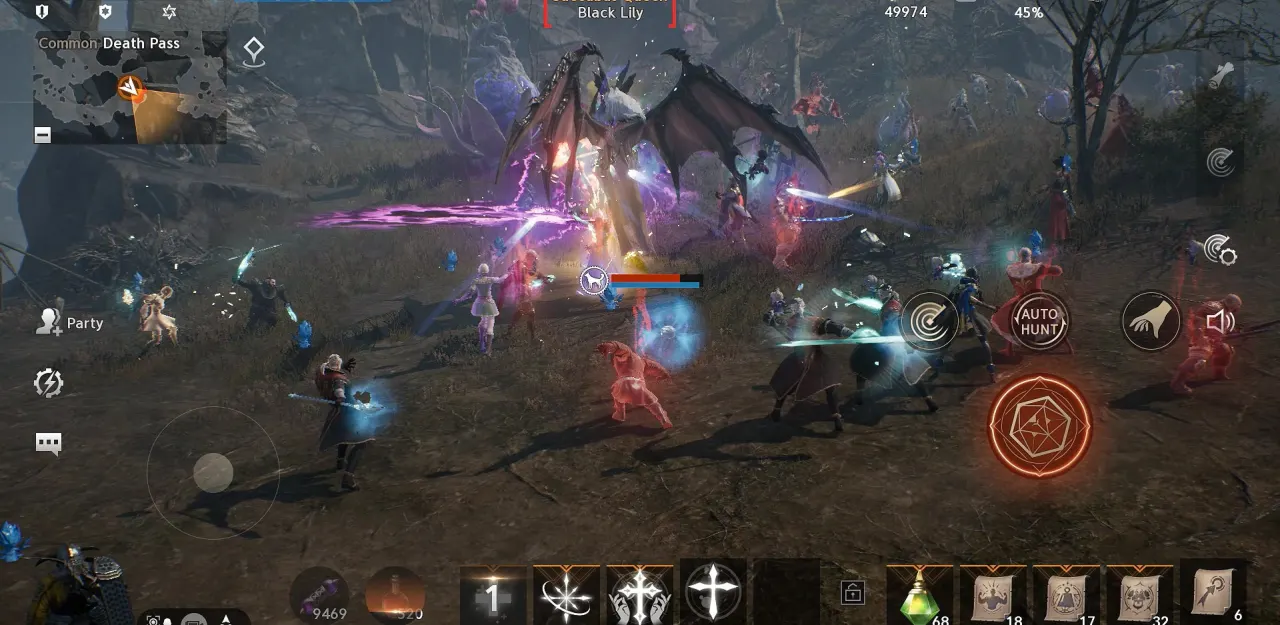Image resolution: width=1280 pixels, height=625 pixels.
Task: Select the skill slot numbered 1
Action: pos(492,596)
